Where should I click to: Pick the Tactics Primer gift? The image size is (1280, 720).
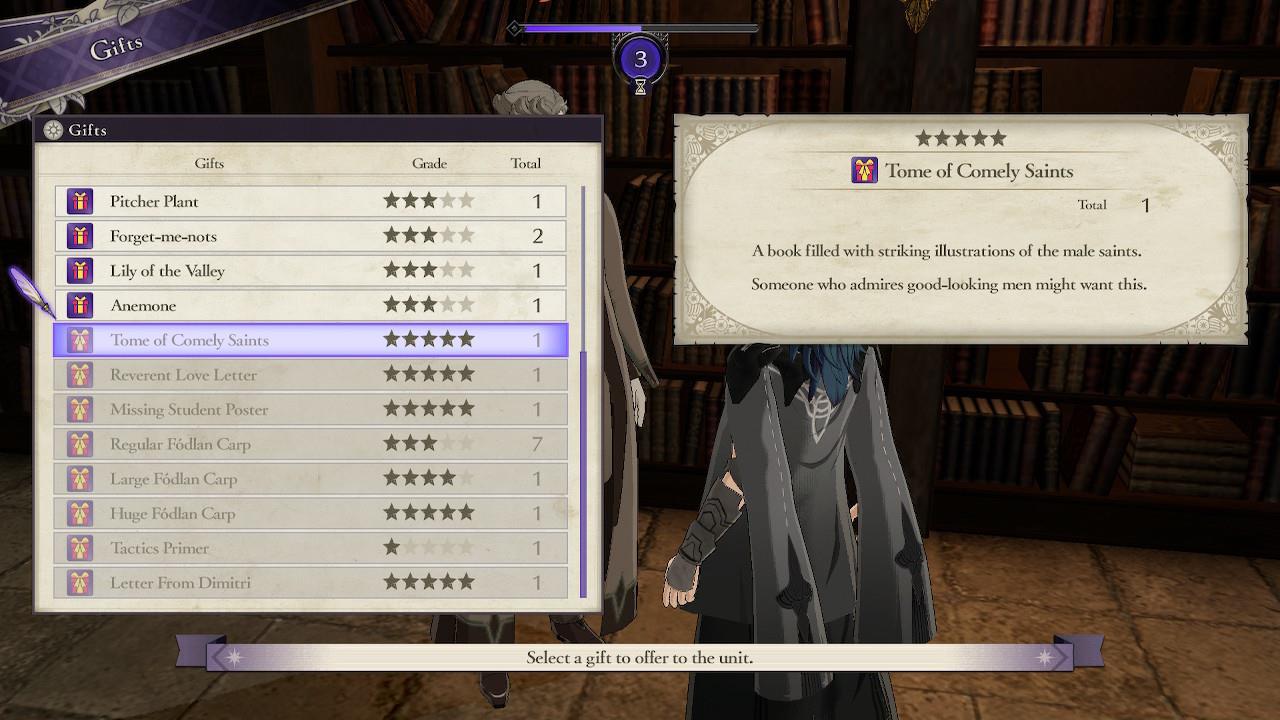pos(310,548)
